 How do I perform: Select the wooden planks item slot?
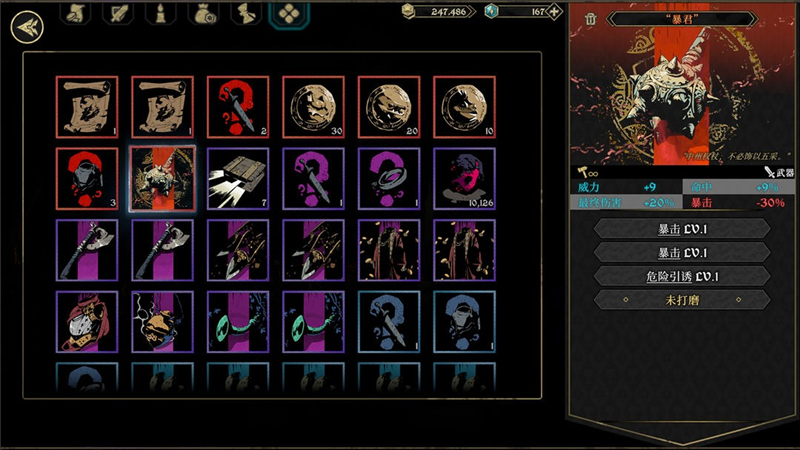click(x=237, y=179)
